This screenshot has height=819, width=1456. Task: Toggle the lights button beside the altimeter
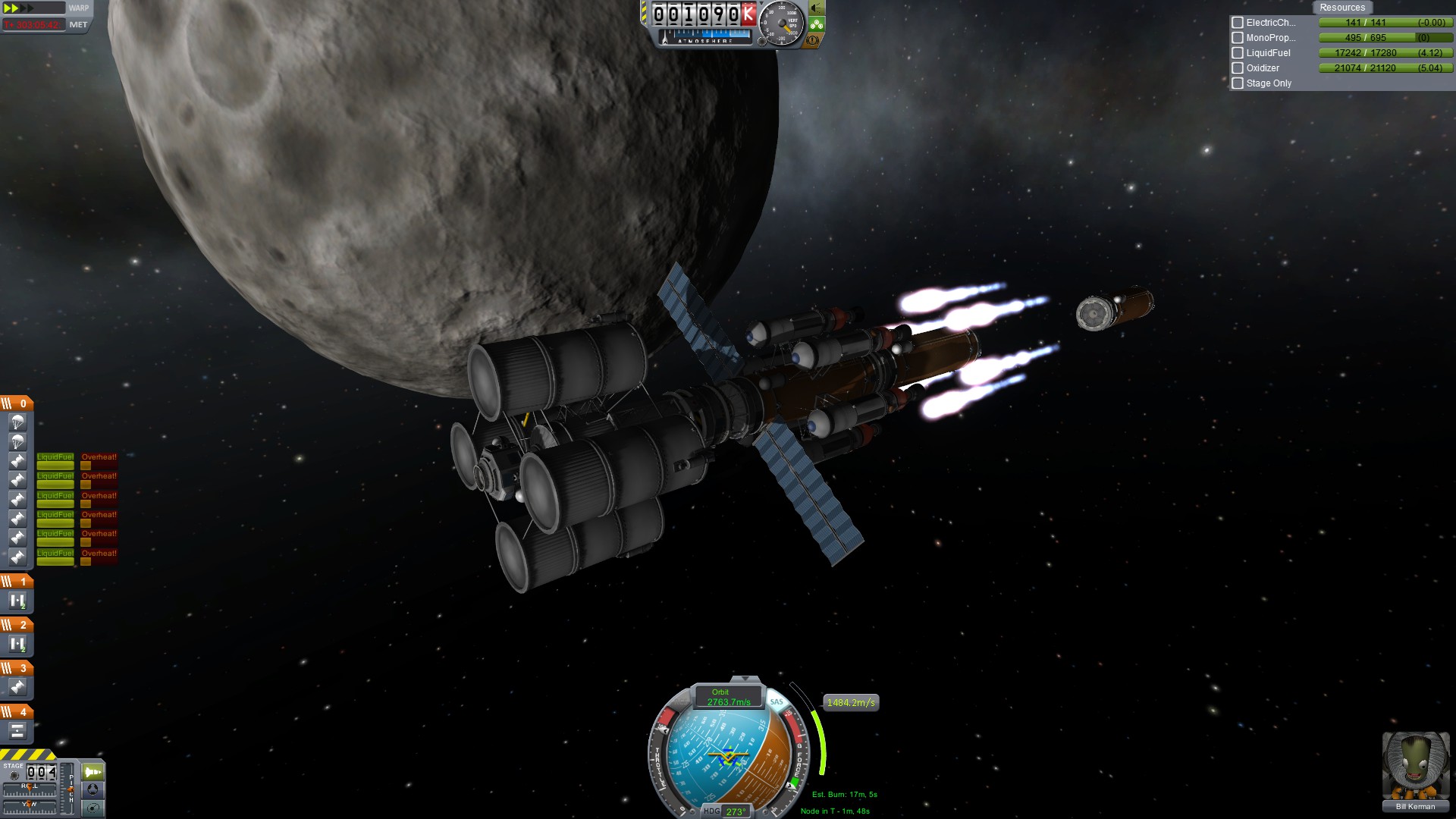(x=816, y=8)
